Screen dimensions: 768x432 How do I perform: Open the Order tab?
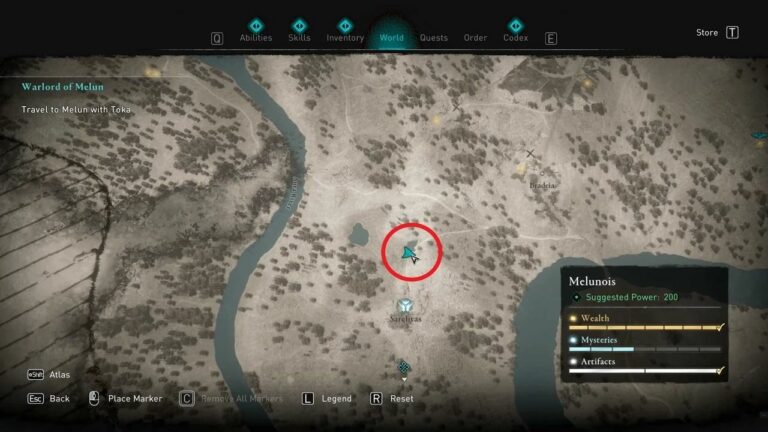point(475,38)
